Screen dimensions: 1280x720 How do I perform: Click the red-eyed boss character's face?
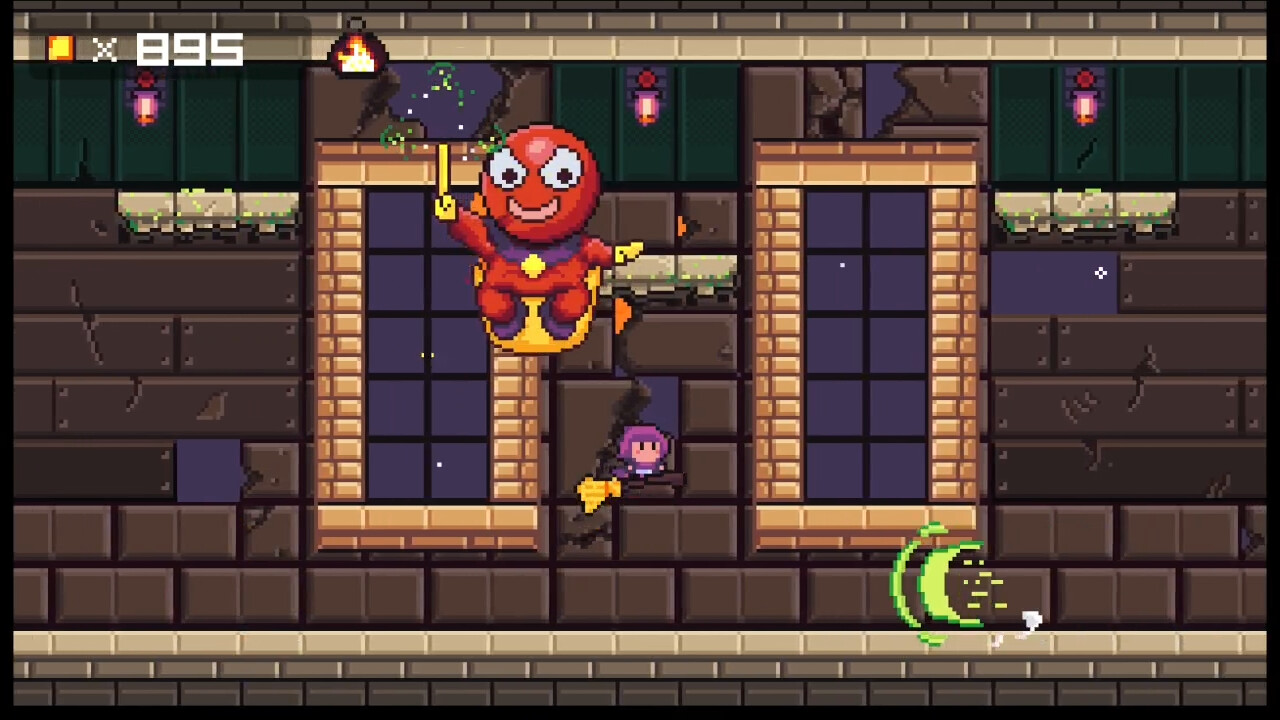(535, 180)
